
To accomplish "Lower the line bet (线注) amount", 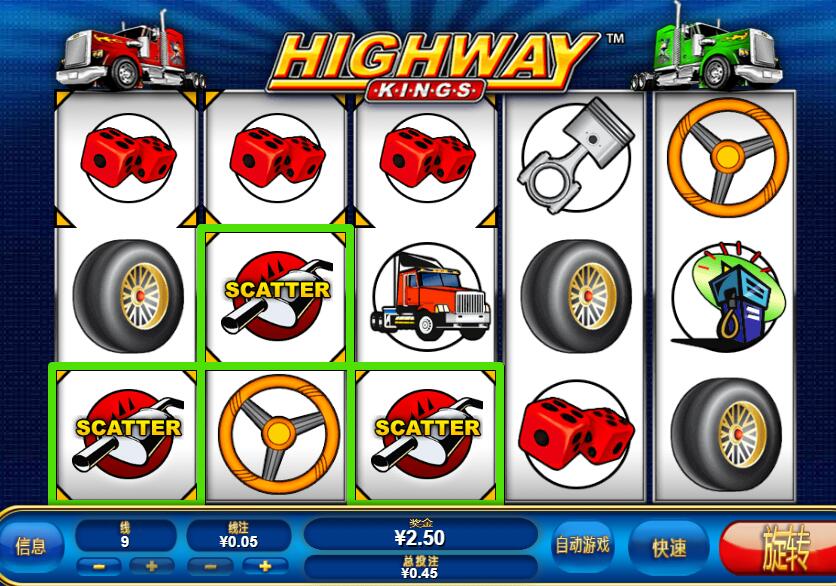I will 211,566.
